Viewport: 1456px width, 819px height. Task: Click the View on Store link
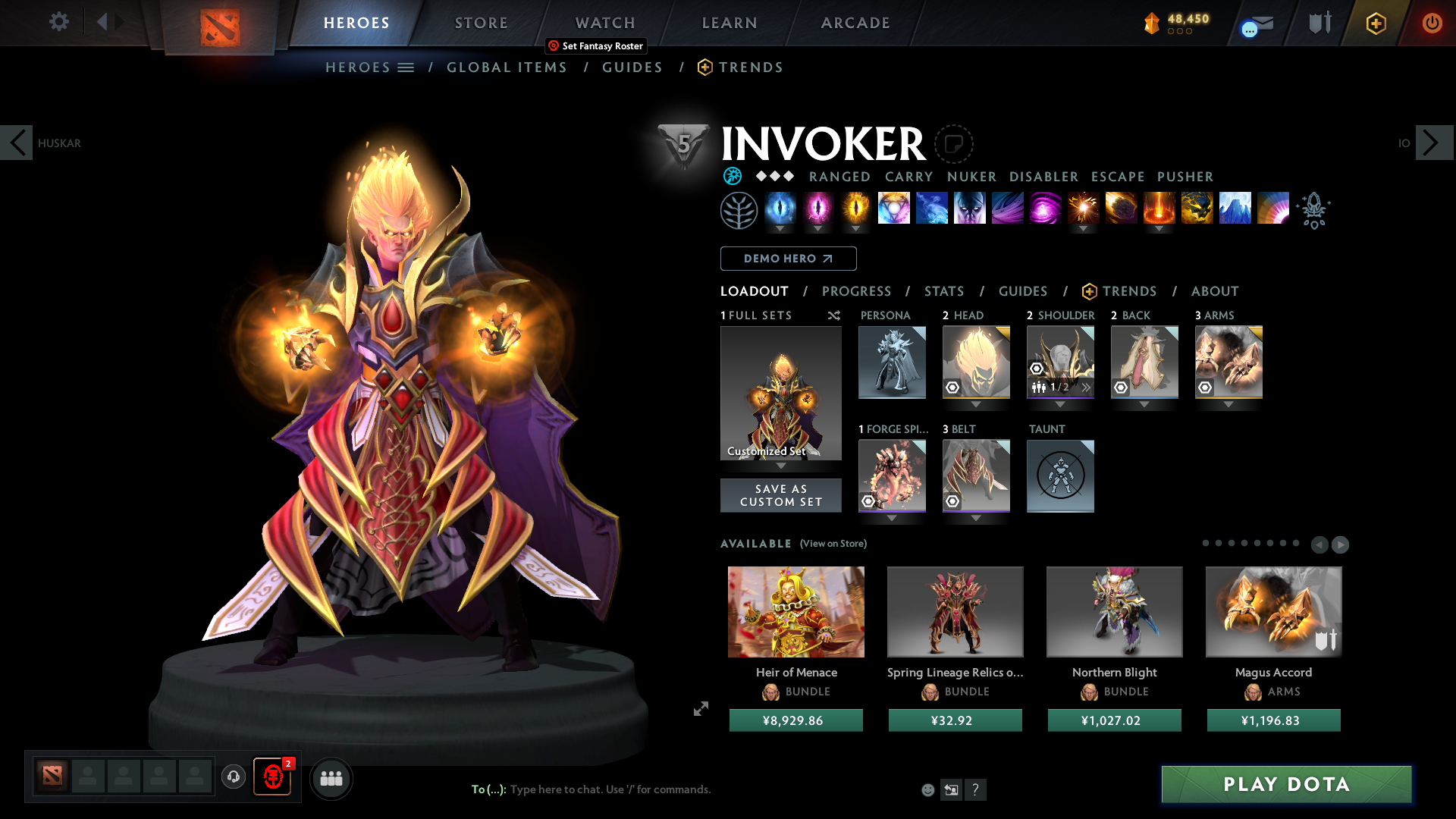[833, 544]
